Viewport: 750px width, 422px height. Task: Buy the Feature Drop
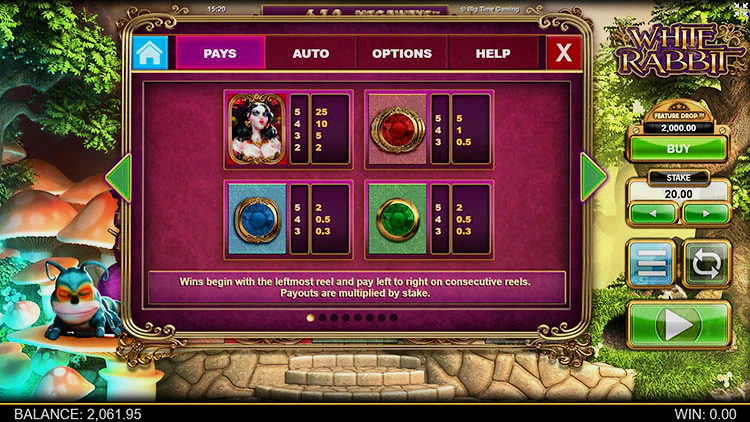click(x=679, y=148)
